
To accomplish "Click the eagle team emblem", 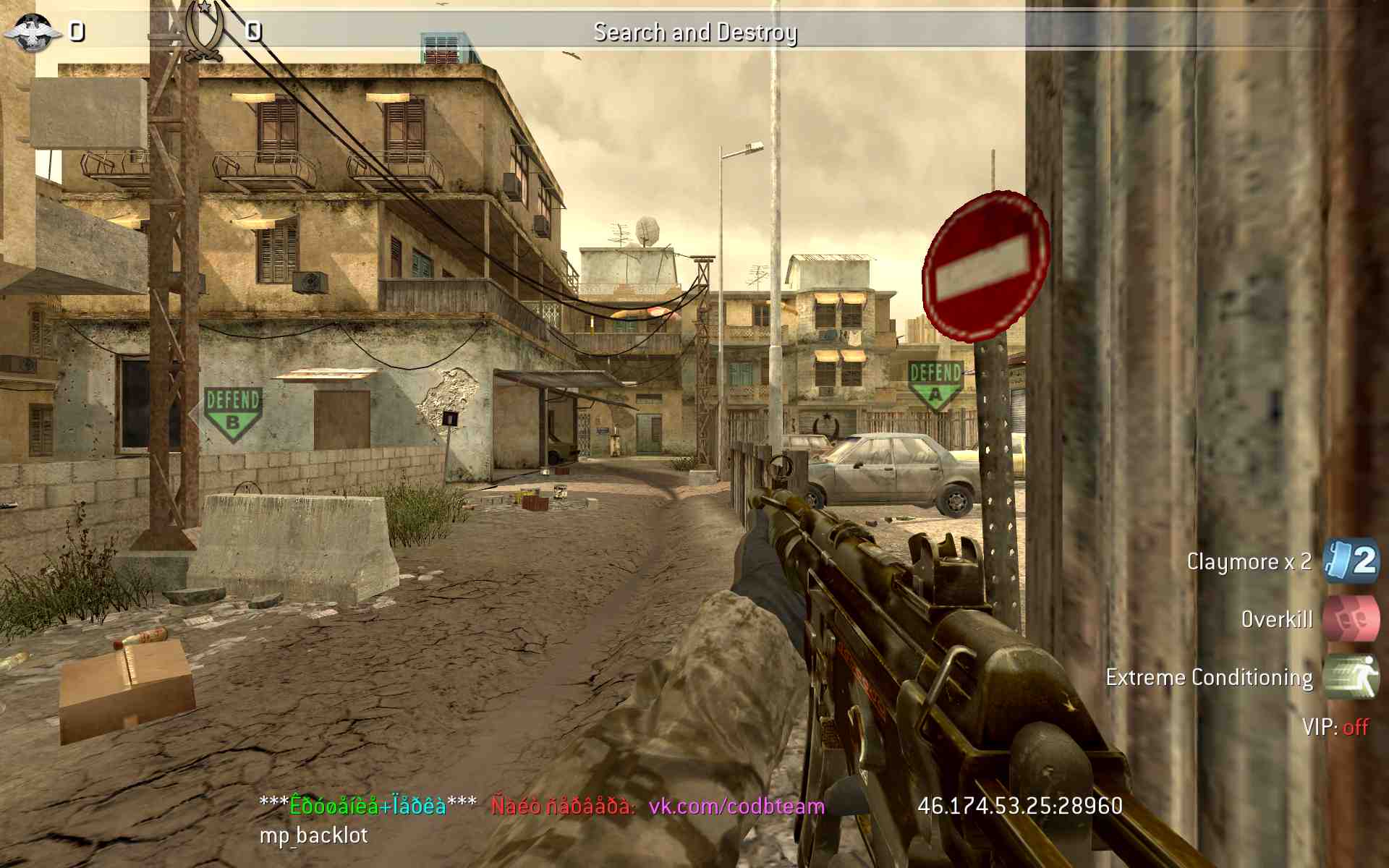I will (33, 33).
